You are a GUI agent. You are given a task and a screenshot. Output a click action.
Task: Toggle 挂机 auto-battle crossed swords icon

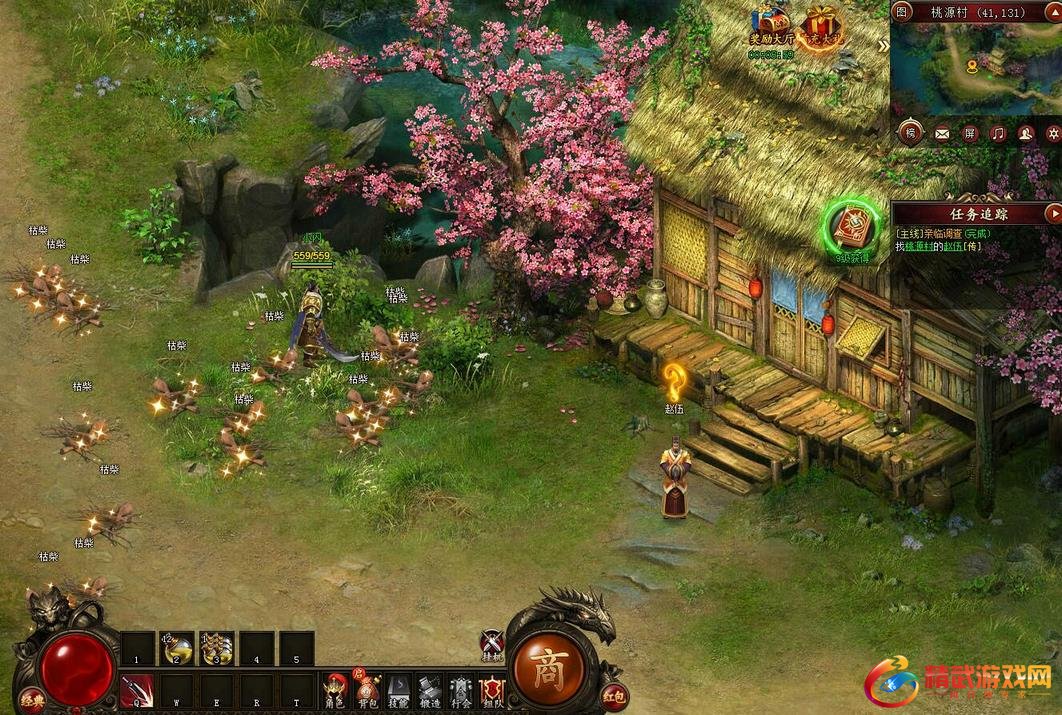[x=491, y=645]
